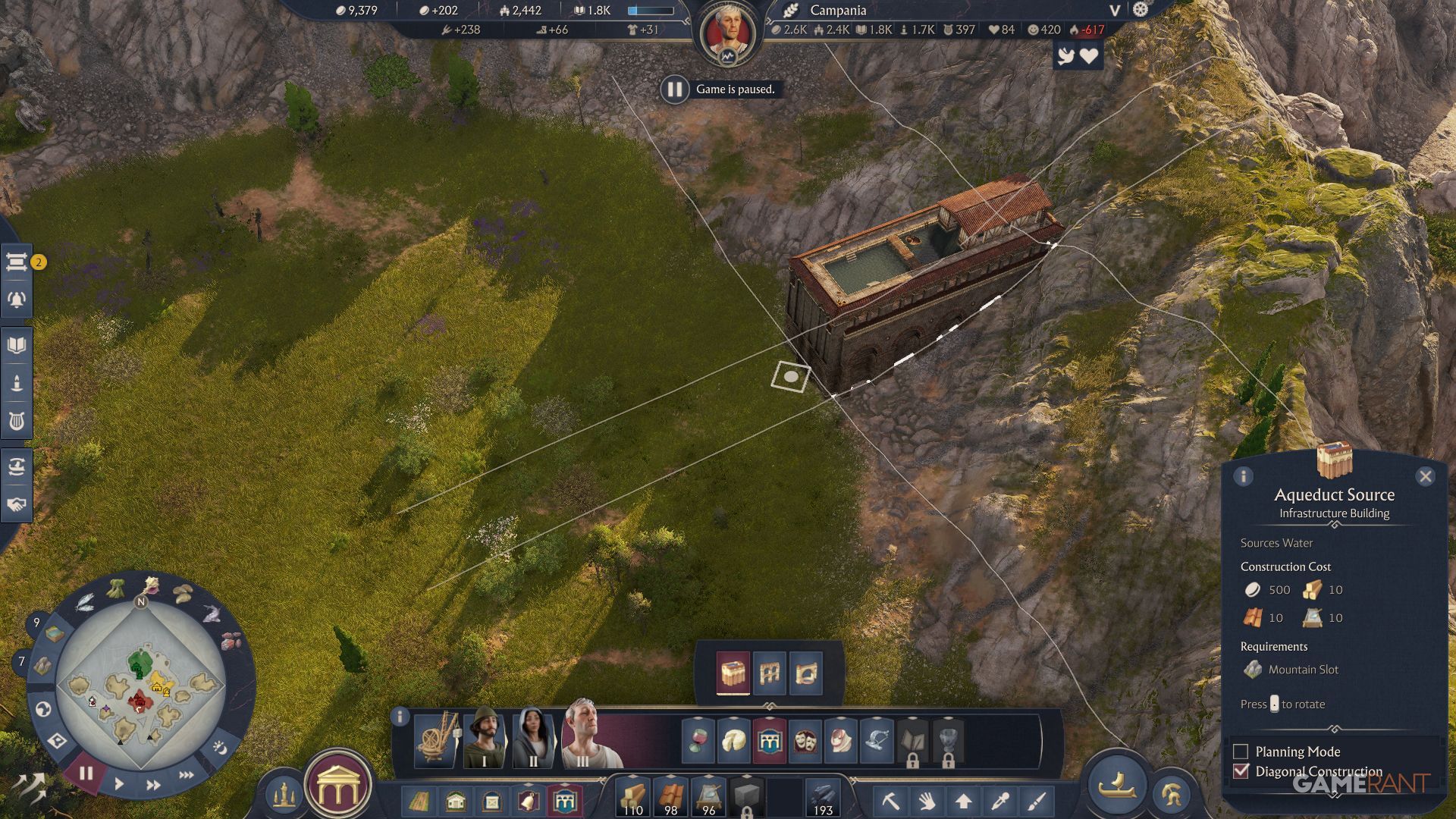Select the Aqueduct Source build option
Viewport: 1456px width, 819px height.
click(x=733, y=673)
